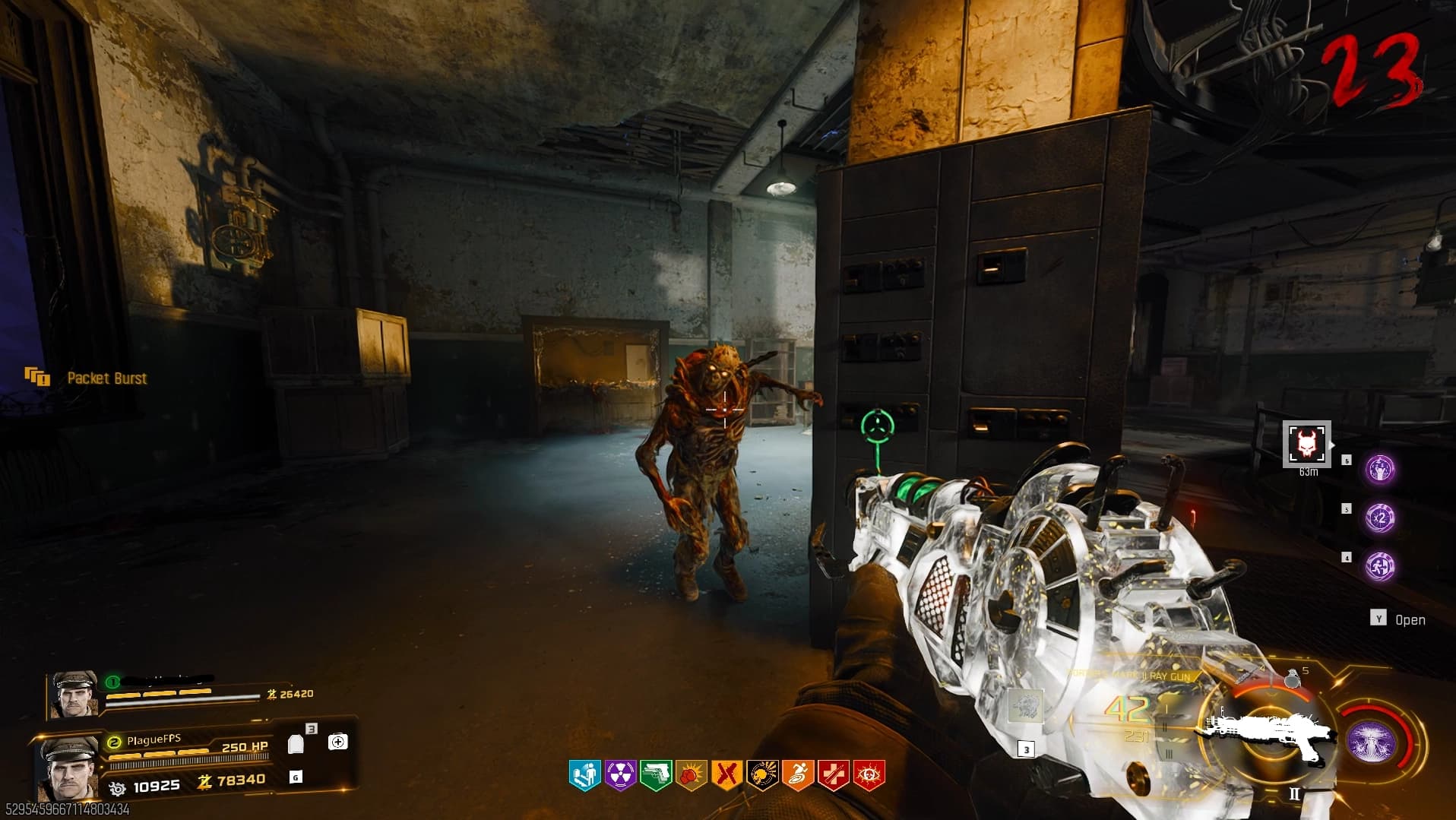
Task: Choose the red boxing glove perk icon
Action: point(691,775)
